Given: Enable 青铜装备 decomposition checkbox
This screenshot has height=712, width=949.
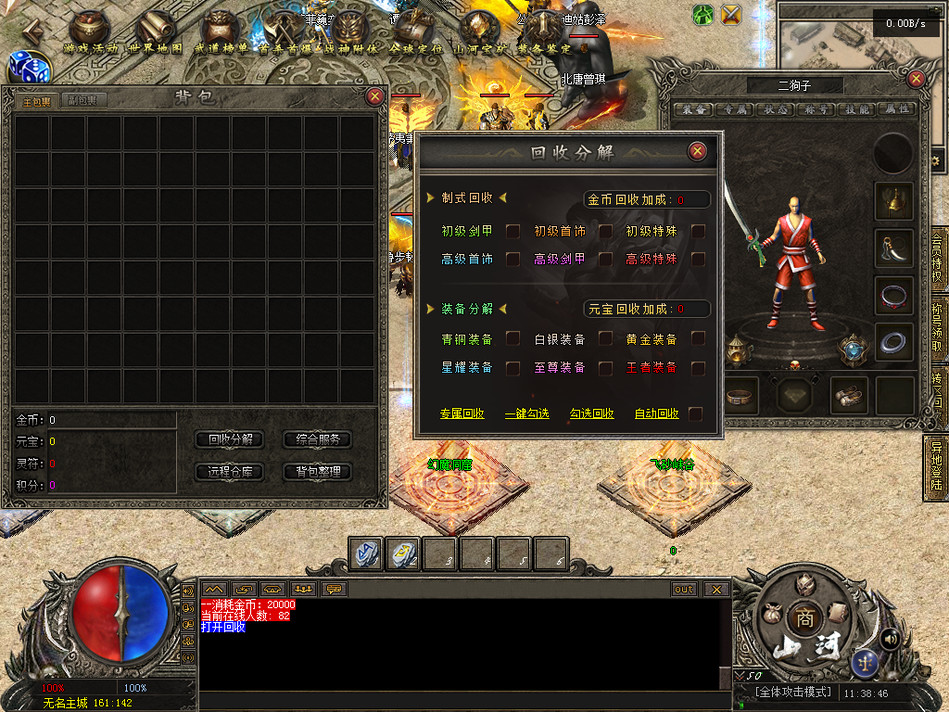Looking at the screenshot, I should tap(513, 339).
